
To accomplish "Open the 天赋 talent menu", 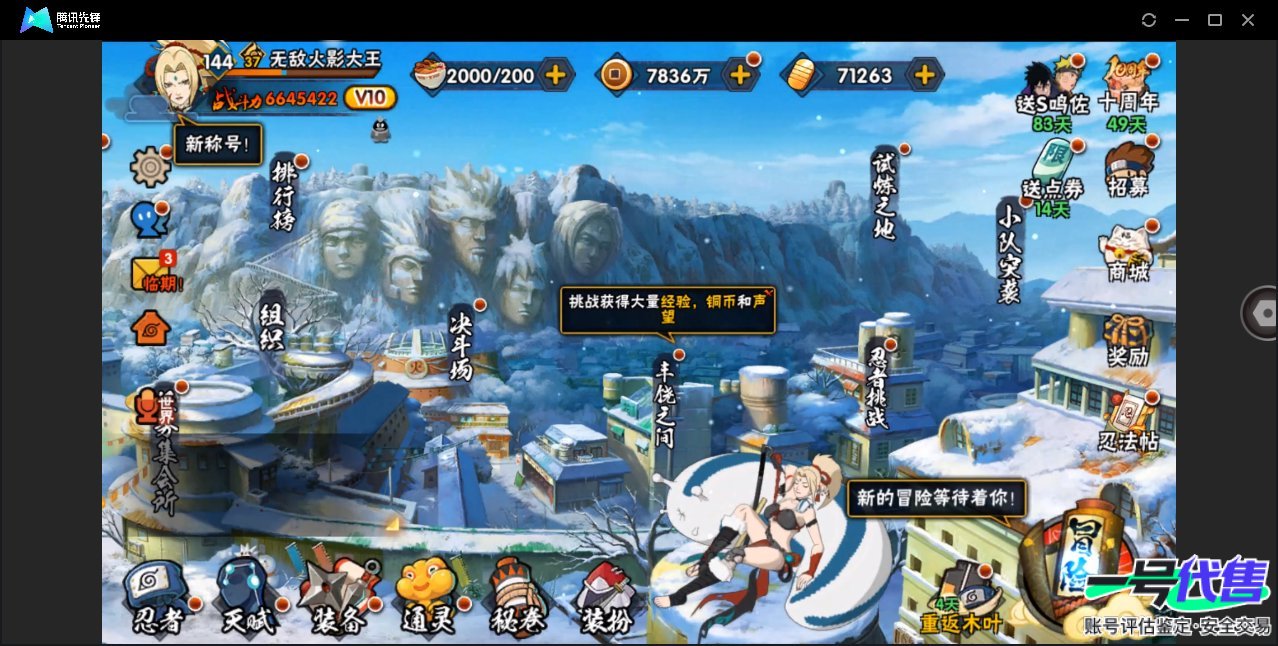I will pyautogui.click(x=246, y=598).
